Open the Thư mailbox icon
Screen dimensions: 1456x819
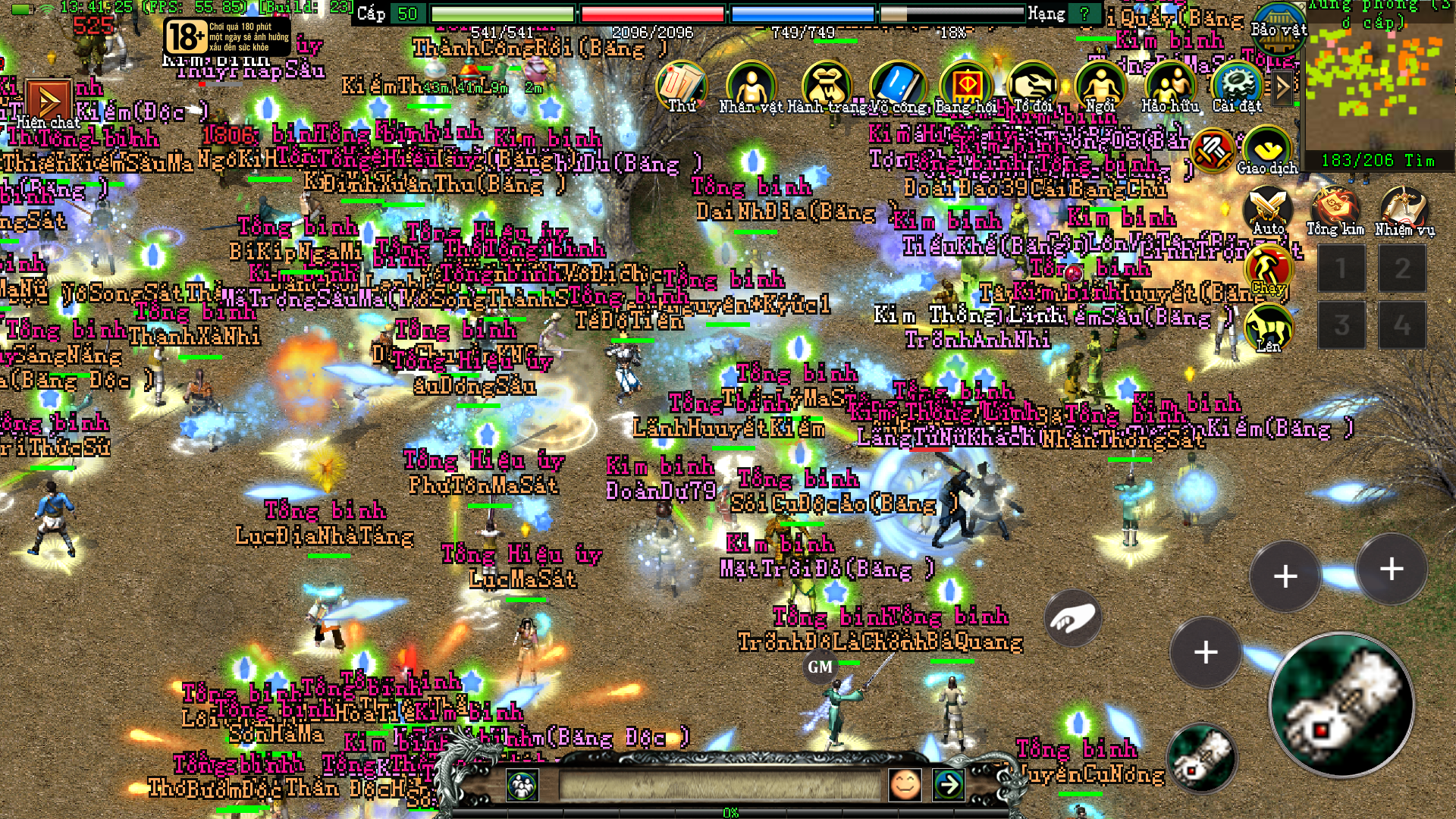(x=681, y=86)
